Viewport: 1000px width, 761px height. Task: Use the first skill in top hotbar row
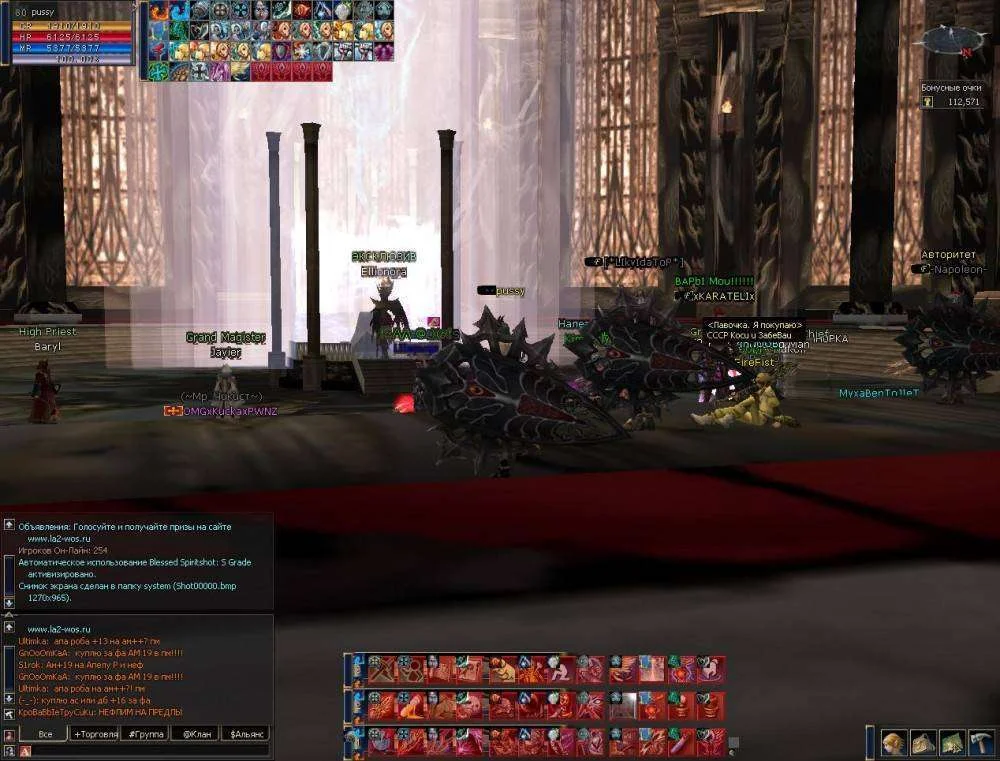[377, 669]
